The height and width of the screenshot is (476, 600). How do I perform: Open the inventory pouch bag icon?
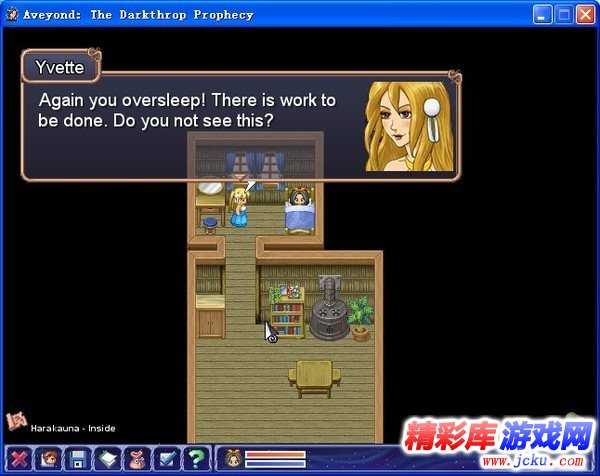138,459
